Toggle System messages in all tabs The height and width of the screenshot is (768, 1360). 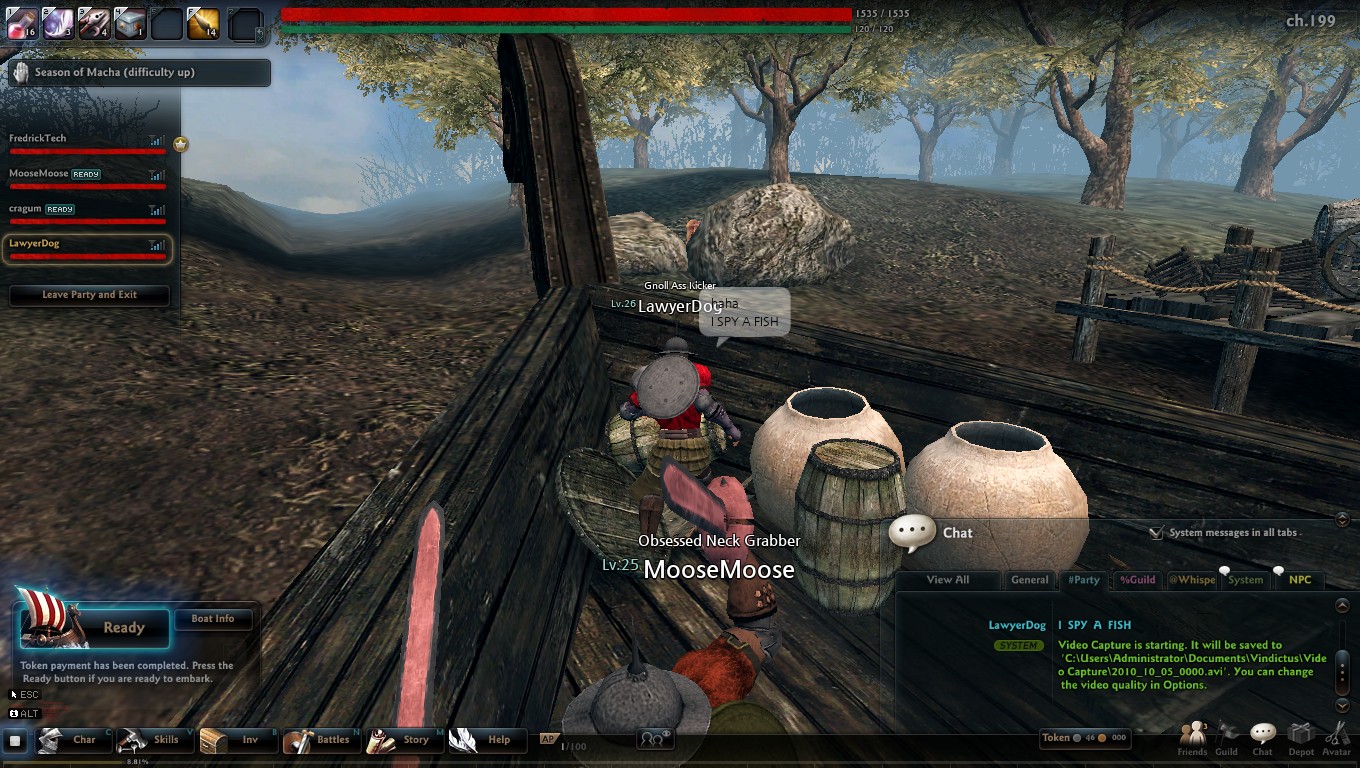coord(1156,533)
